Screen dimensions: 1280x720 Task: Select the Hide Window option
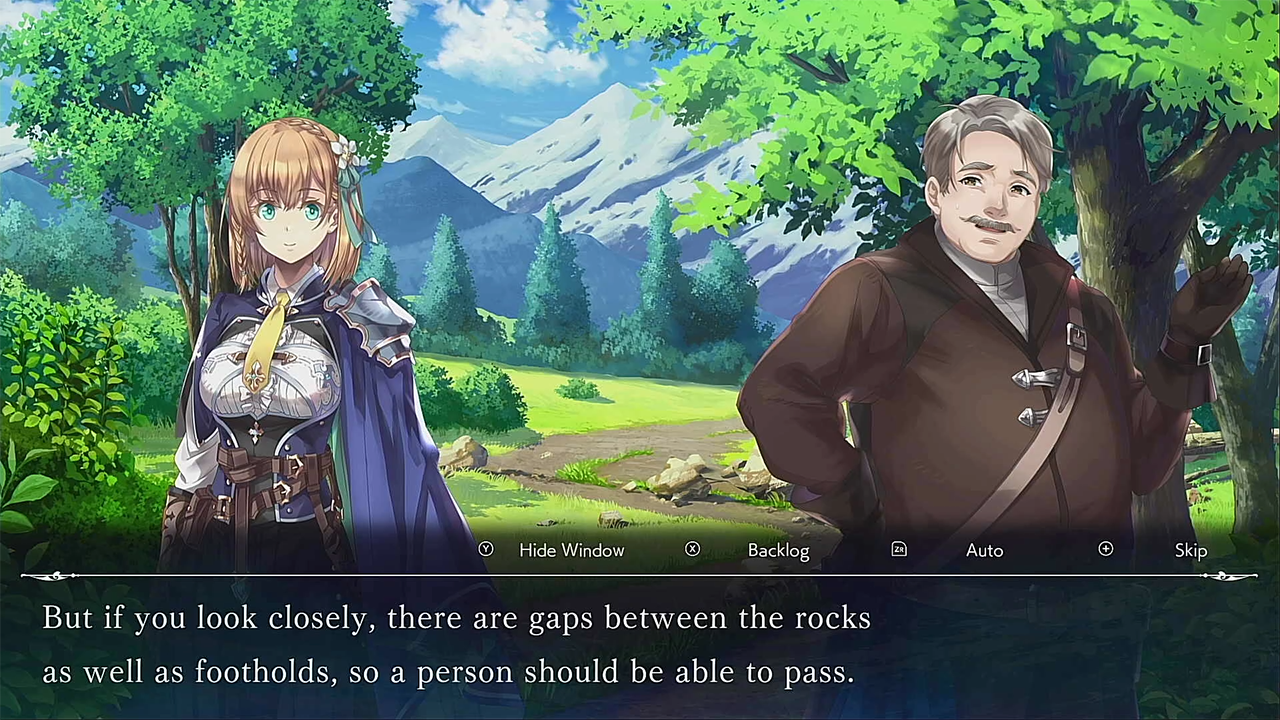(571, 550)
